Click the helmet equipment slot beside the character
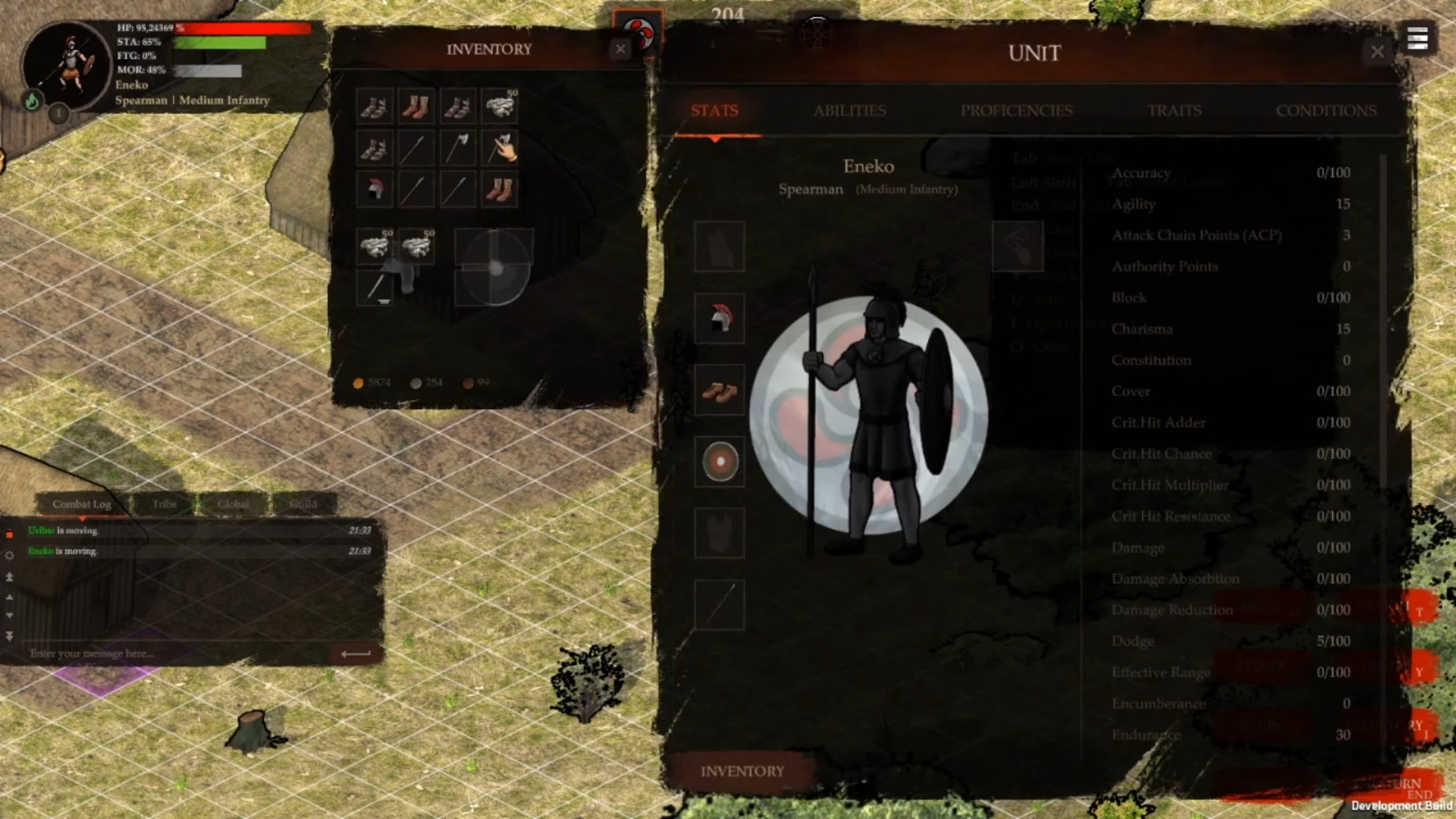1456x819 pixels. pyautogui.click(x=720, y=318)
